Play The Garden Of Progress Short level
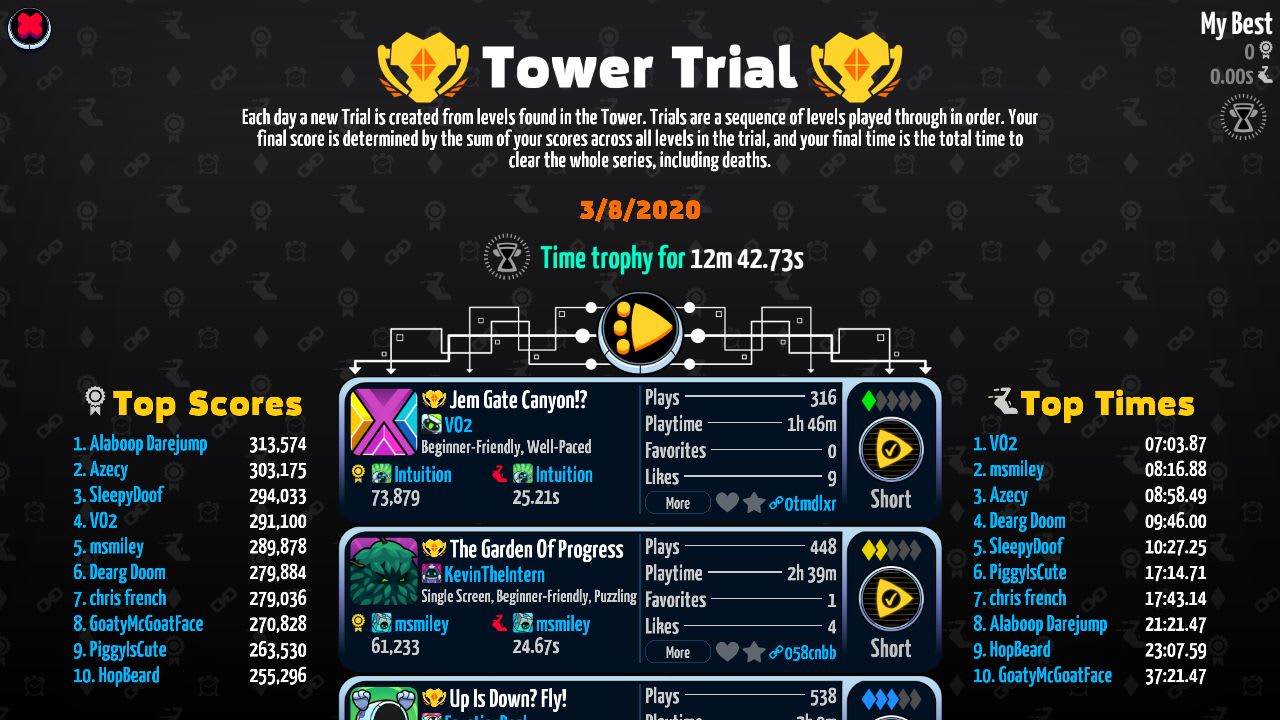 click(891, 598)
